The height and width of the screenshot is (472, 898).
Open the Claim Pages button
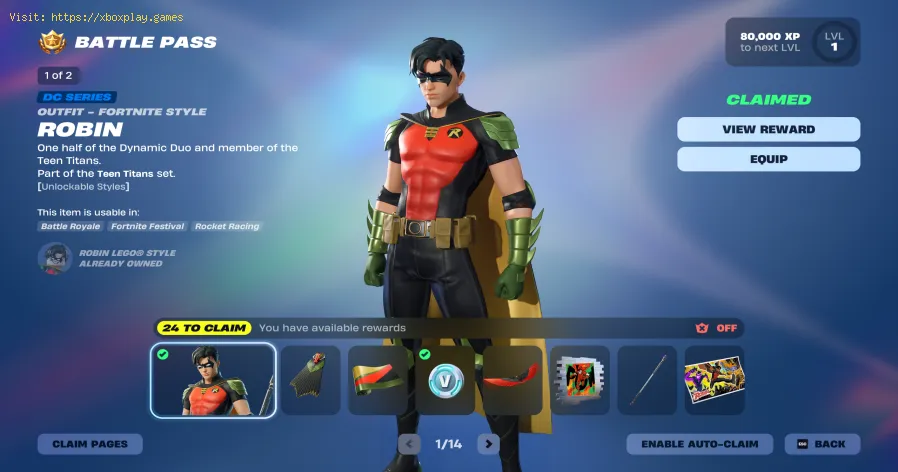90,444
